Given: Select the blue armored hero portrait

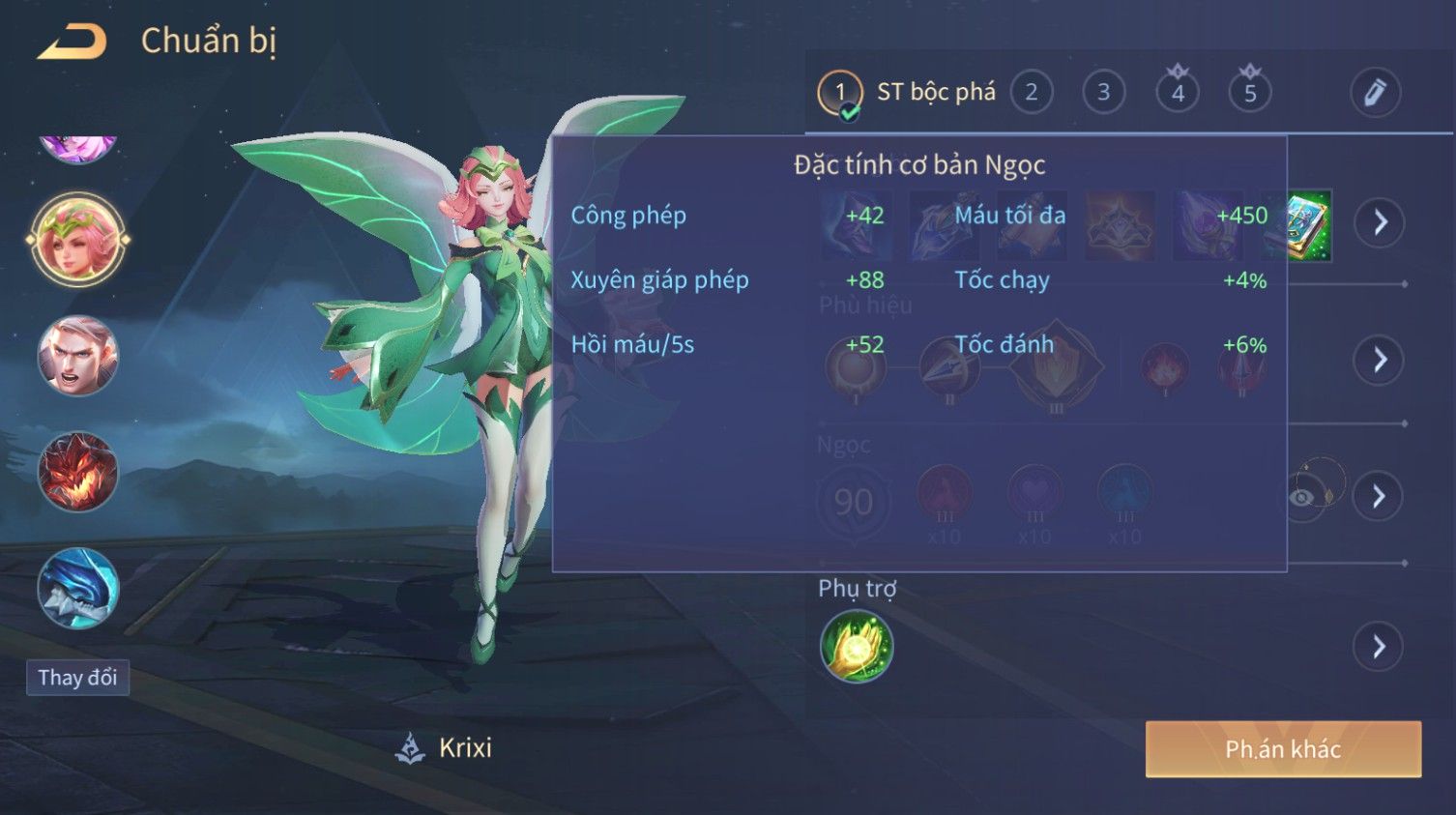Looking at the screenshot, I should pos(77,588).
